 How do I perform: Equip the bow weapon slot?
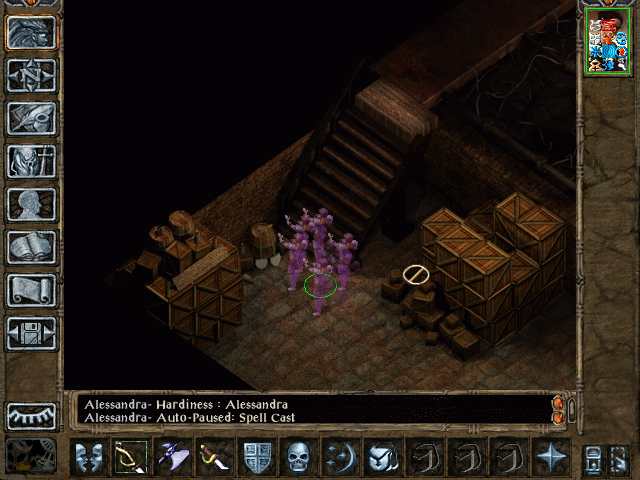130,458
